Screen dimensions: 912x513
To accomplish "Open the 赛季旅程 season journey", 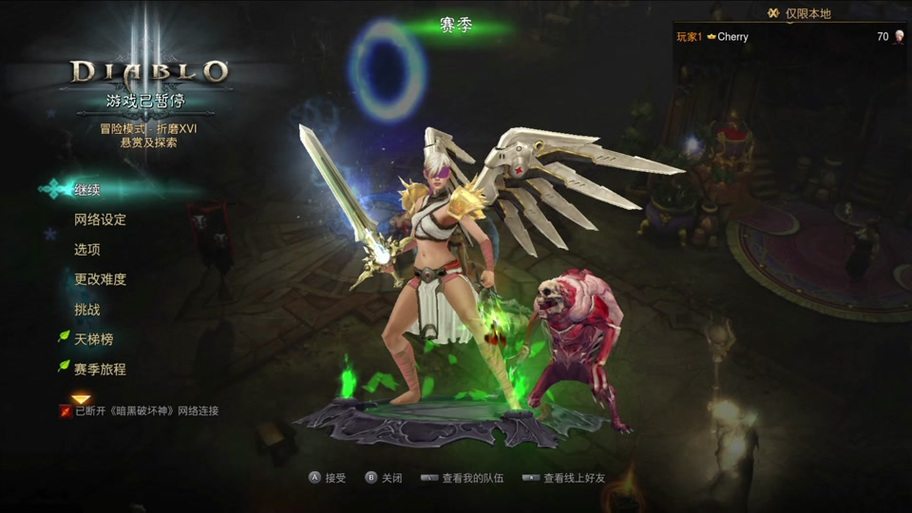I will [x=100, y=369].
